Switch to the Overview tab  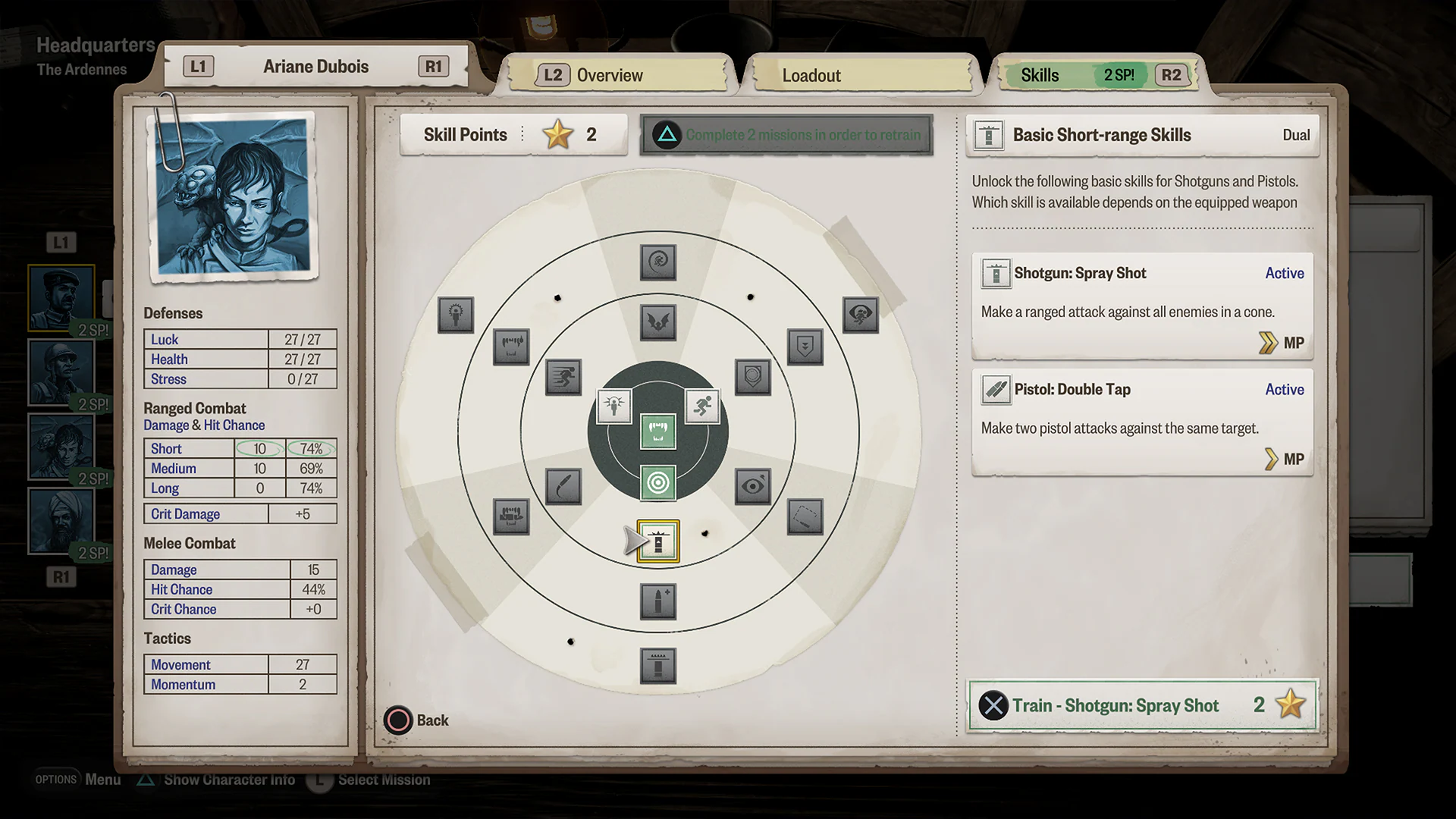coord(610,74)
